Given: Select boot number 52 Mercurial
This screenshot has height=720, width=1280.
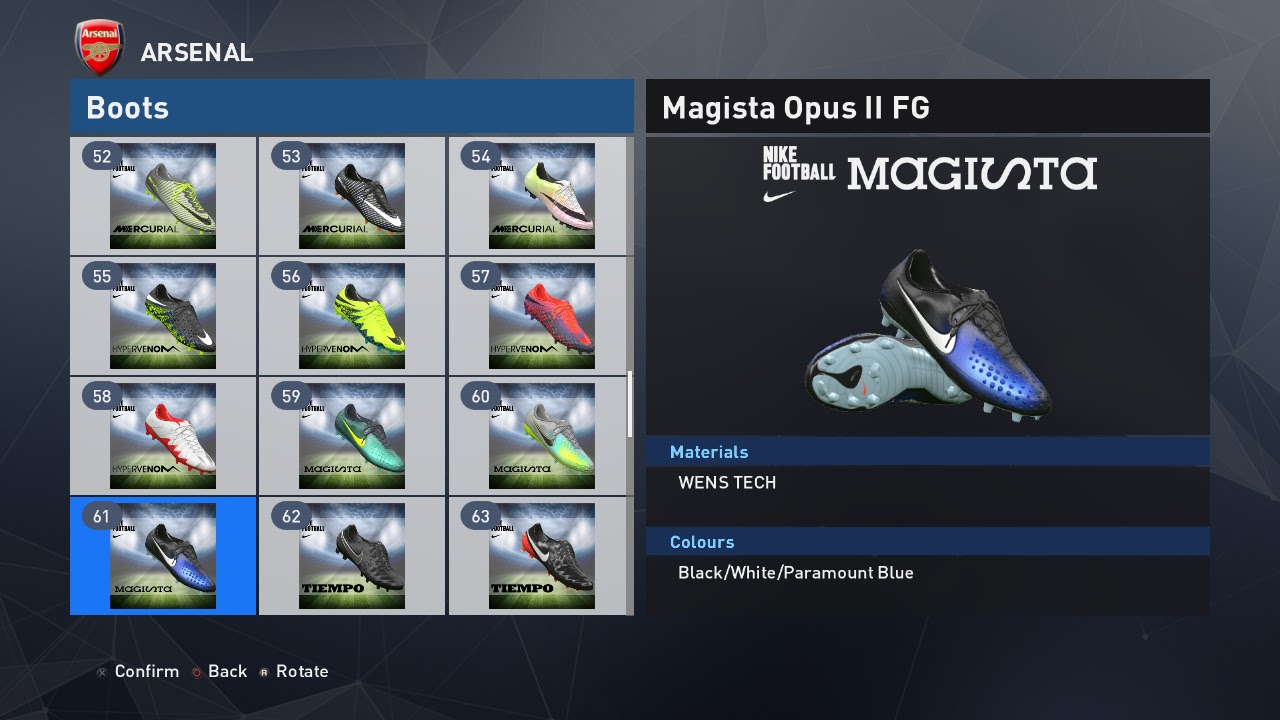Looking at the screenshot, I should [163, 196].
